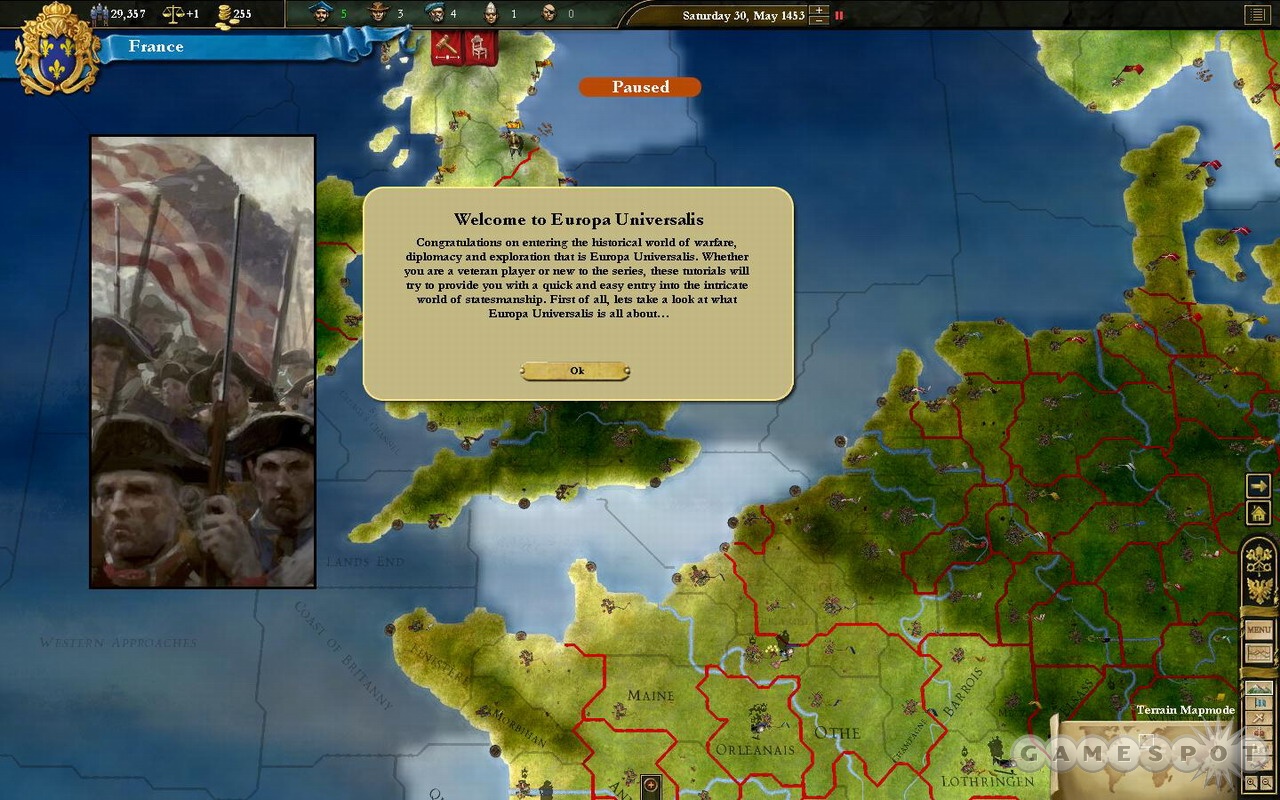Switch to the blue flag mapmode
This screenshot has width=1280, height=800.
point(1258,703)
